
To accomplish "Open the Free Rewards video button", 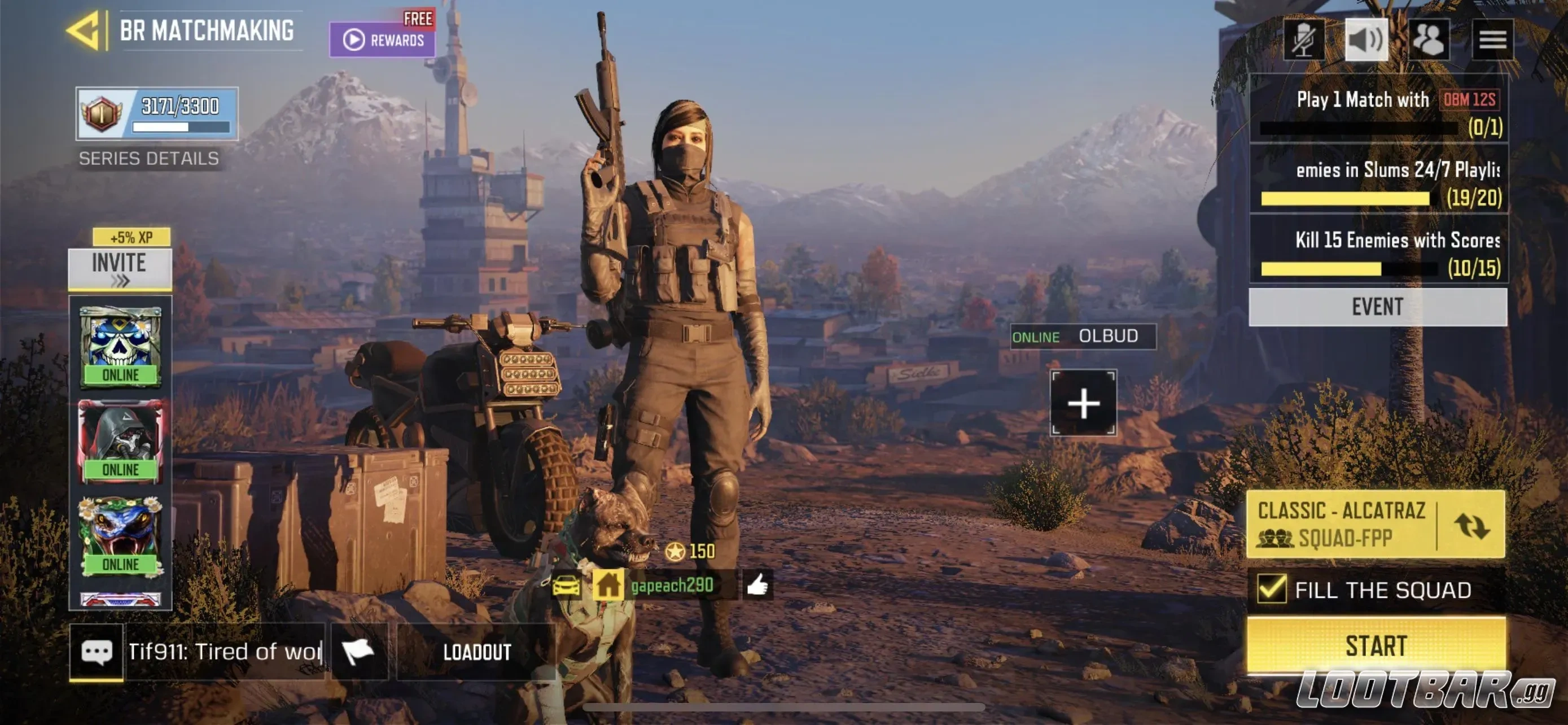I will (x=382, y=40).
